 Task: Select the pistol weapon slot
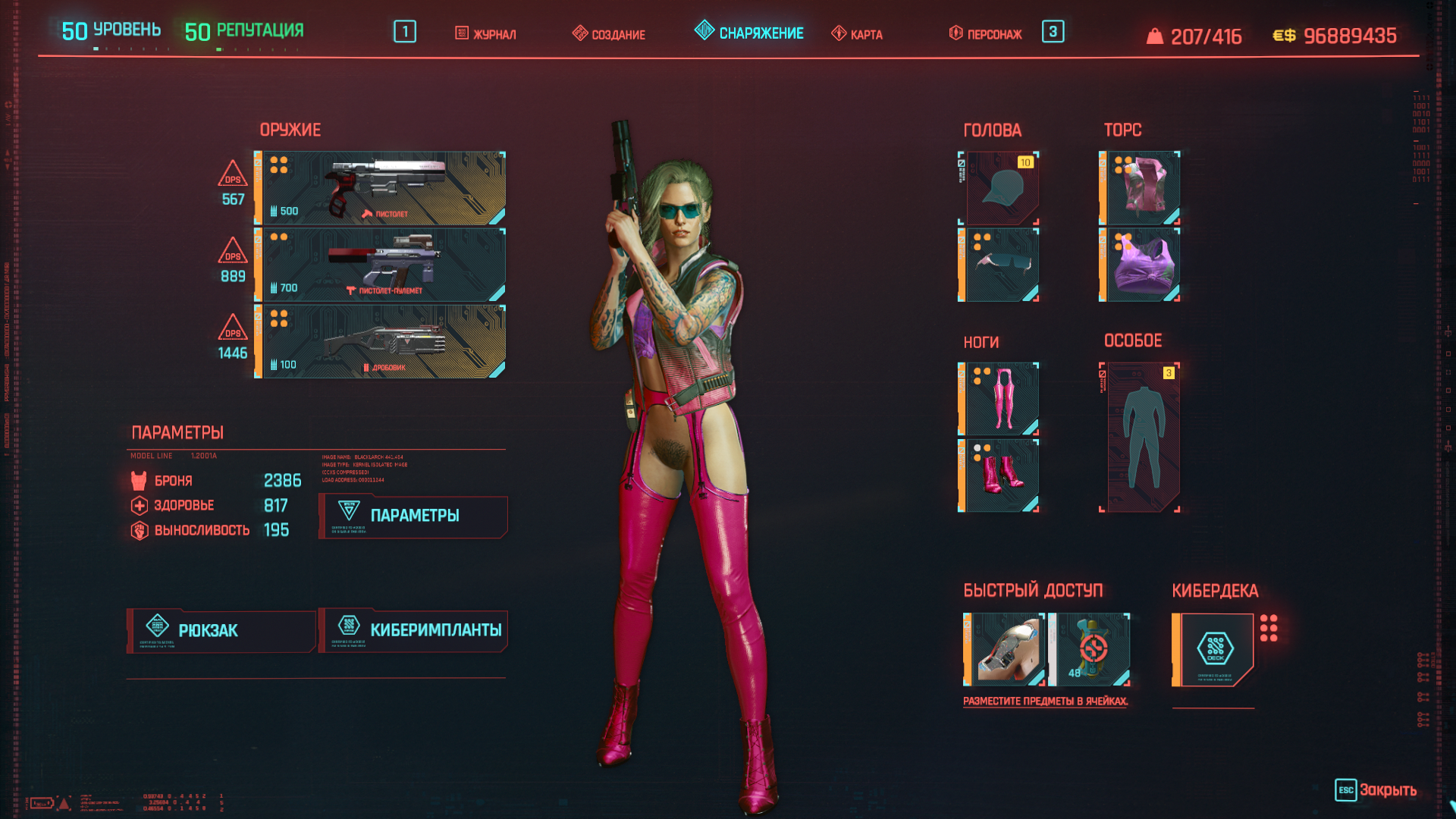(381, 188)
